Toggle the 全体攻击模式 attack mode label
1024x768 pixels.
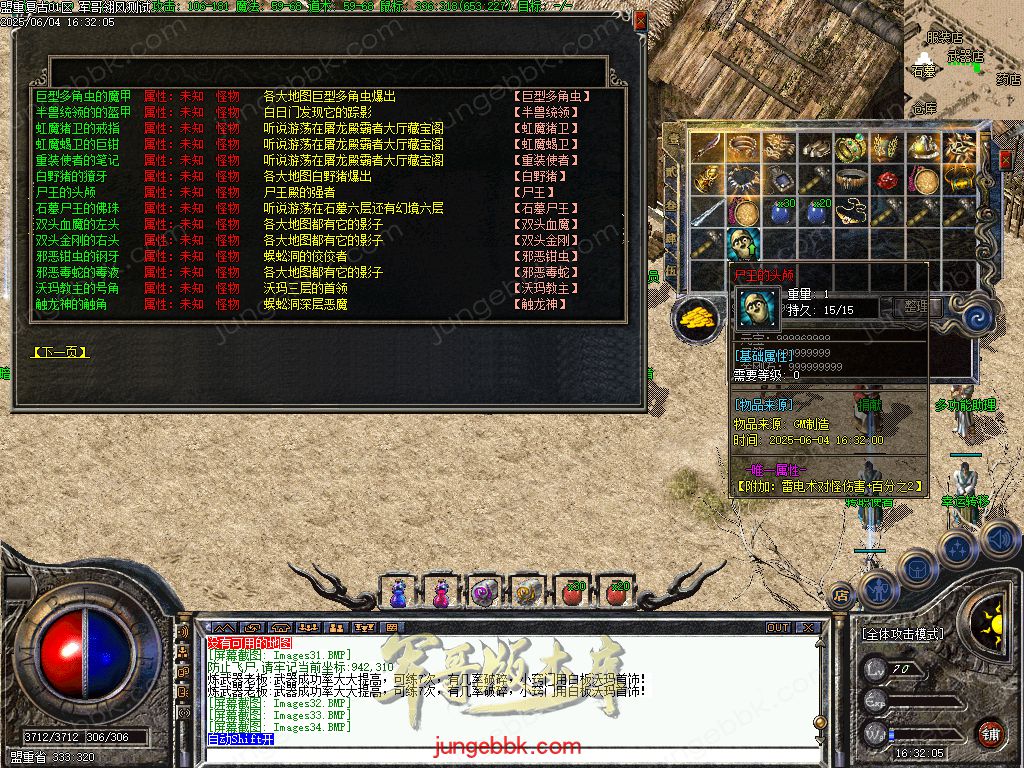902,634
